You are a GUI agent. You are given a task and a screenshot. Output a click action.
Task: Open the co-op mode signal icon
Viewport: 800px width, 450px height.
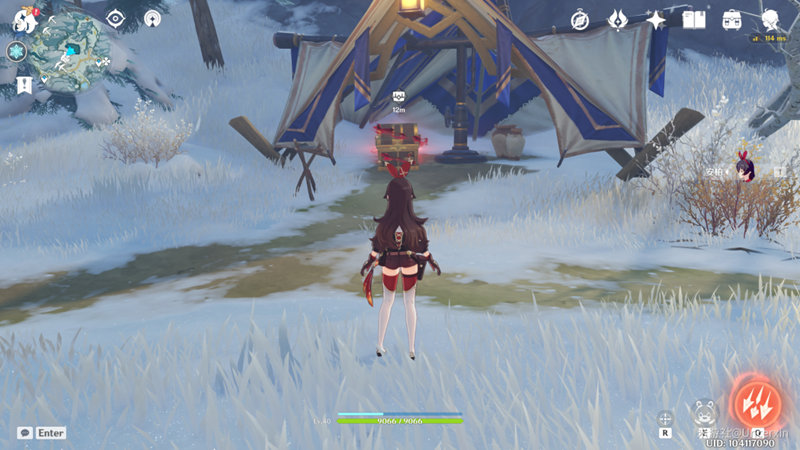click(x=152, y=18)
